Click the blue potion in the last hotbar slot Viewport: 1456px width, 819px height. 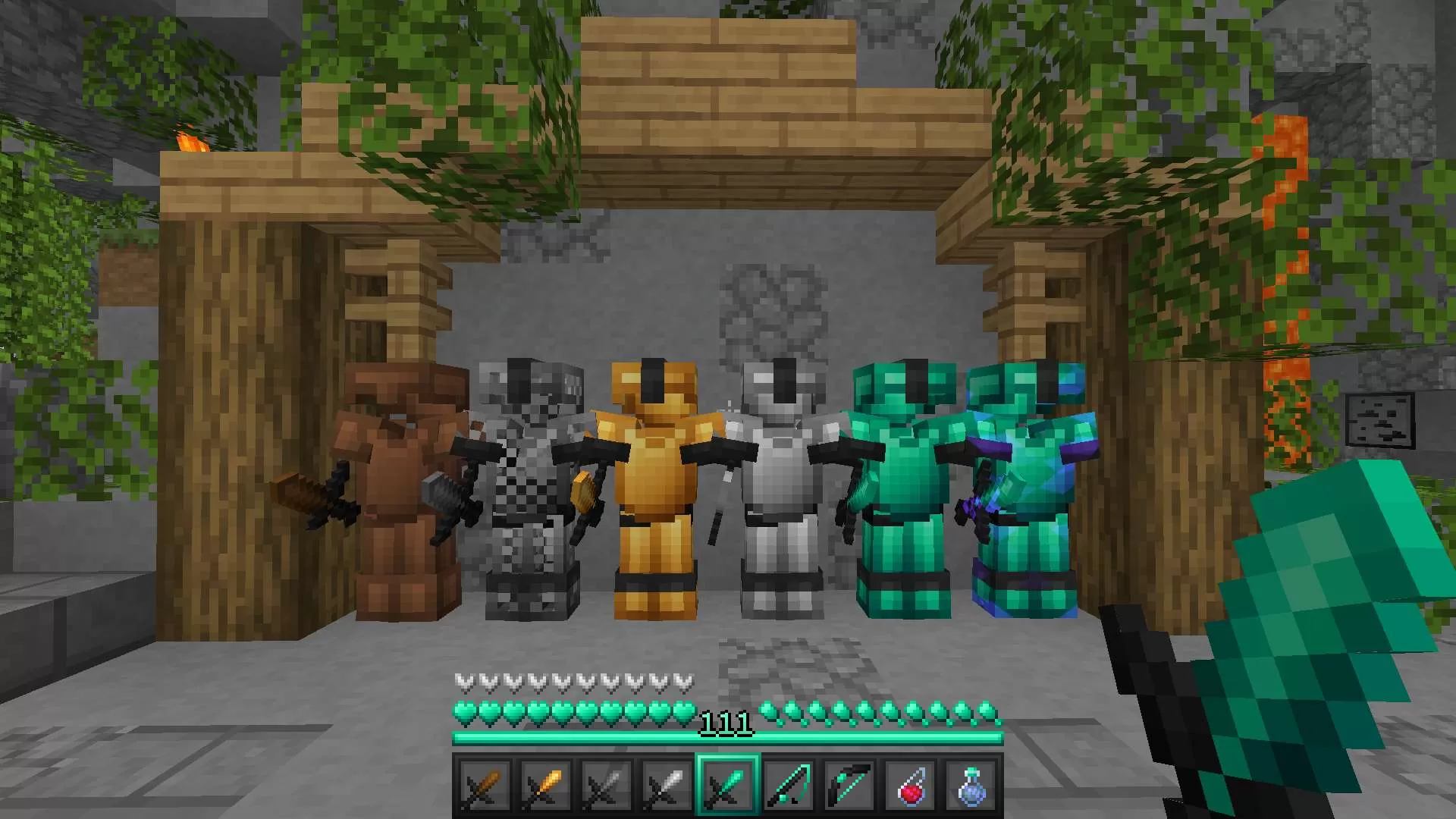point(971,785)
